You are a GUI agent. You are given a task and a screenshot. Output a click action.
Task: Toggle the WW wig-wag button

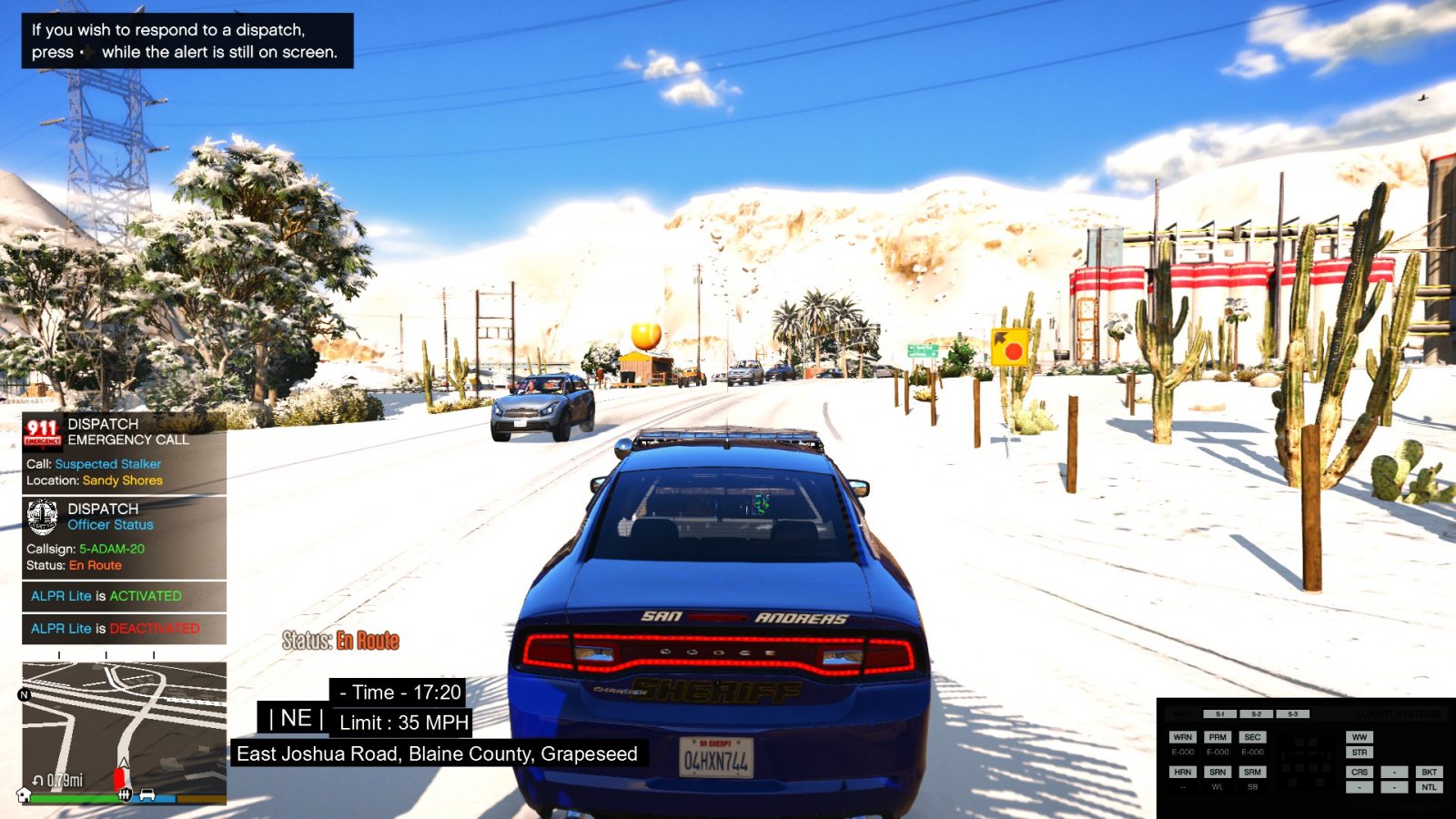[x=1359, y=737]
